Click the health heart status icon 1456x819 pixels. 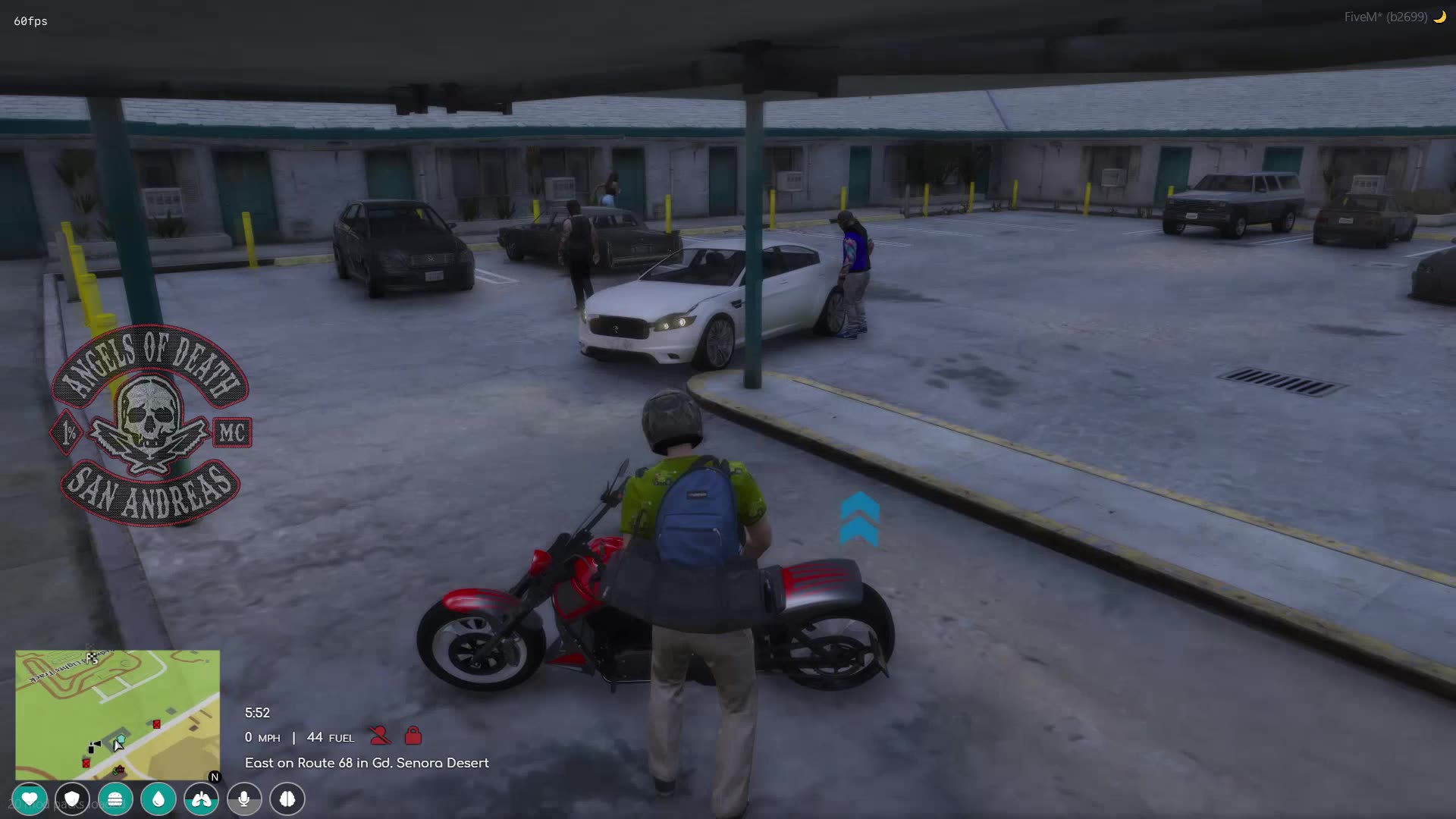click(x=29, y=799)
